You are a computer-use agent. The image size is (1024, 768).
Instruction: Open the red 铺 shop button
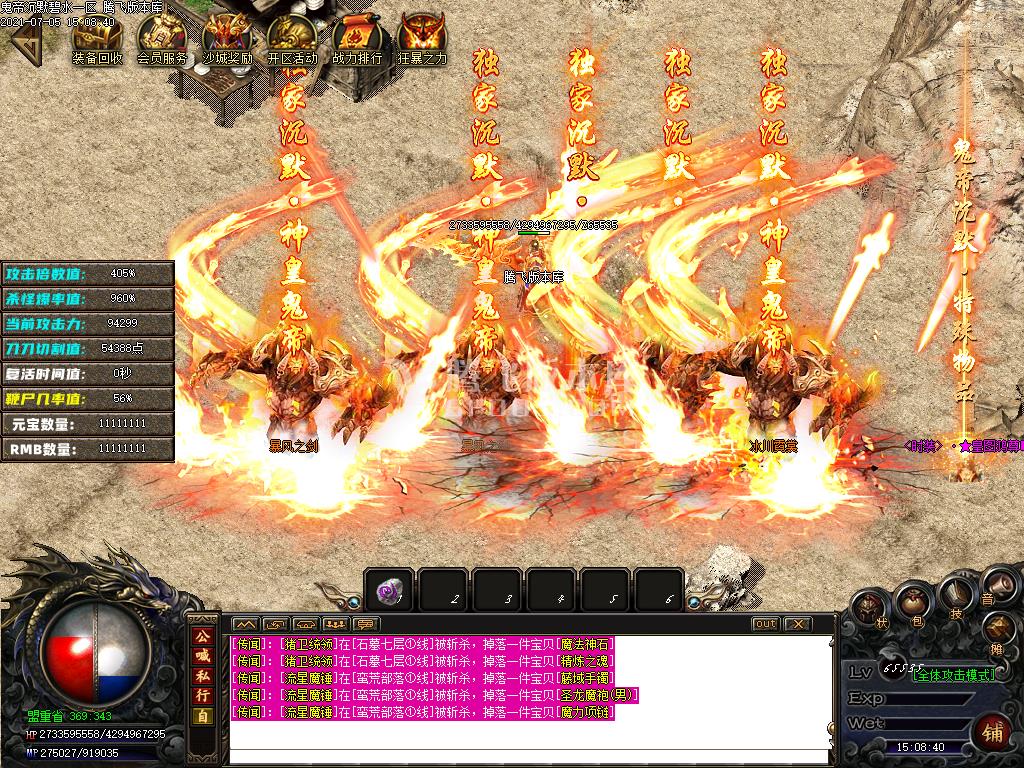coord(992,729)
